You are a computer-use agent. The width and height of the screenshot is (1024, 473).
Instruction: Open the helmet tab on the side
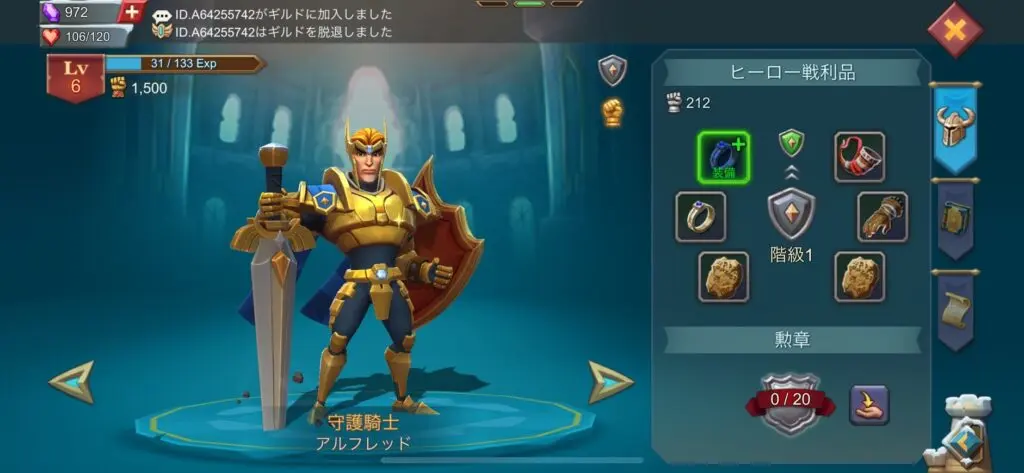(954, 127)
